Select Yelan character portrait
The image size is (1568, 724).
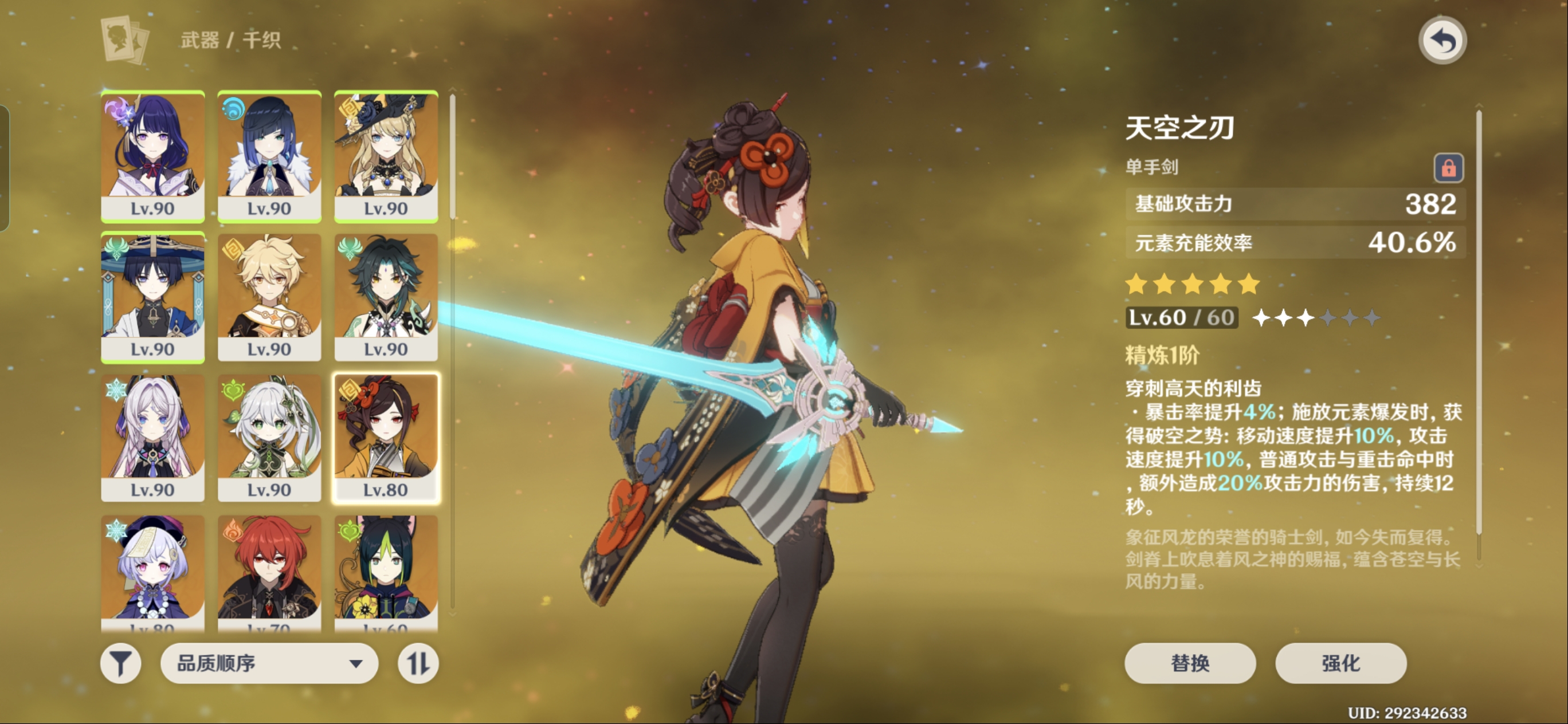click(269, 155)
